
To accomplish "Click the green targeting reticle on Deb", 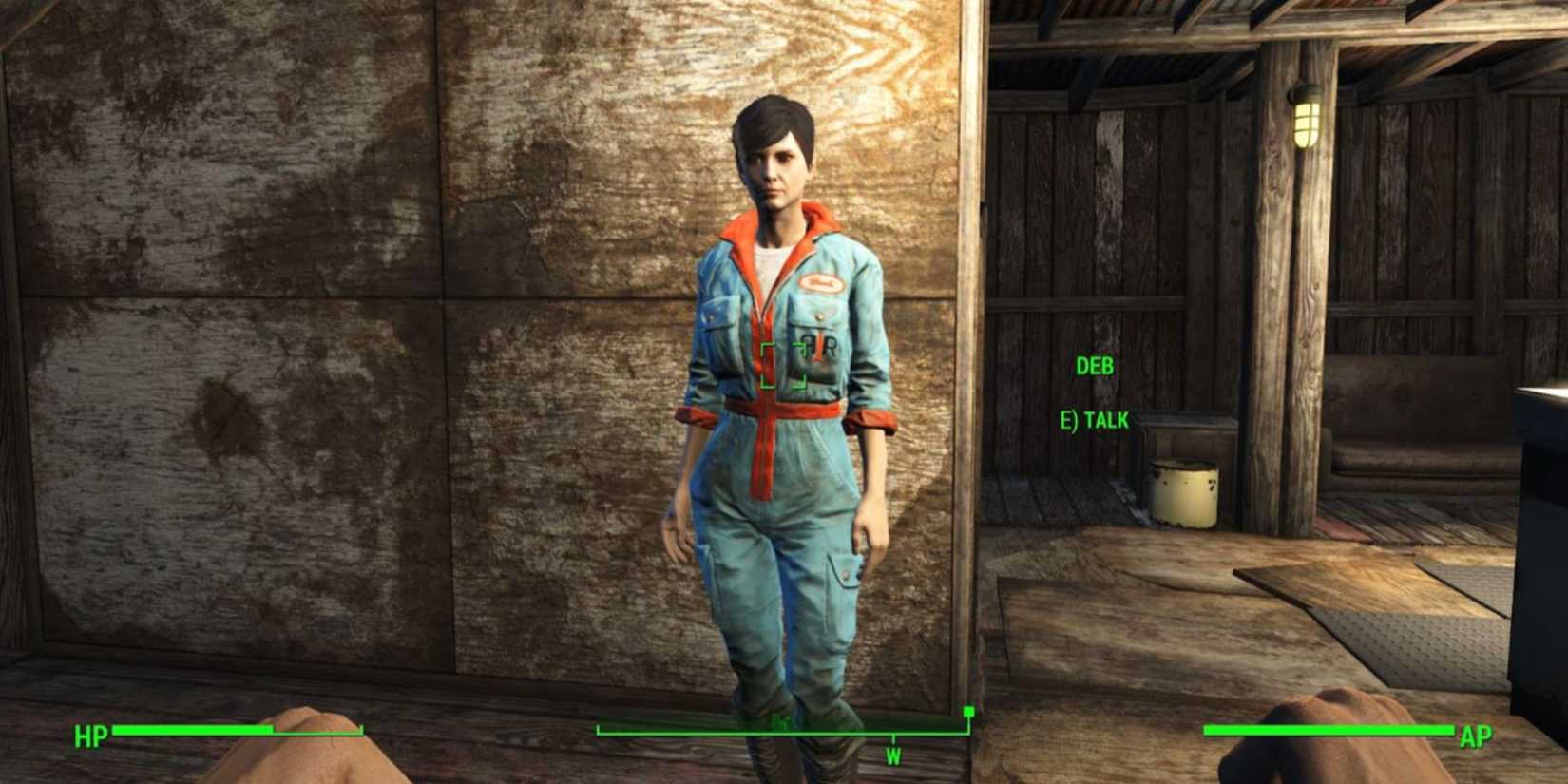I will (x=781, y=366).
